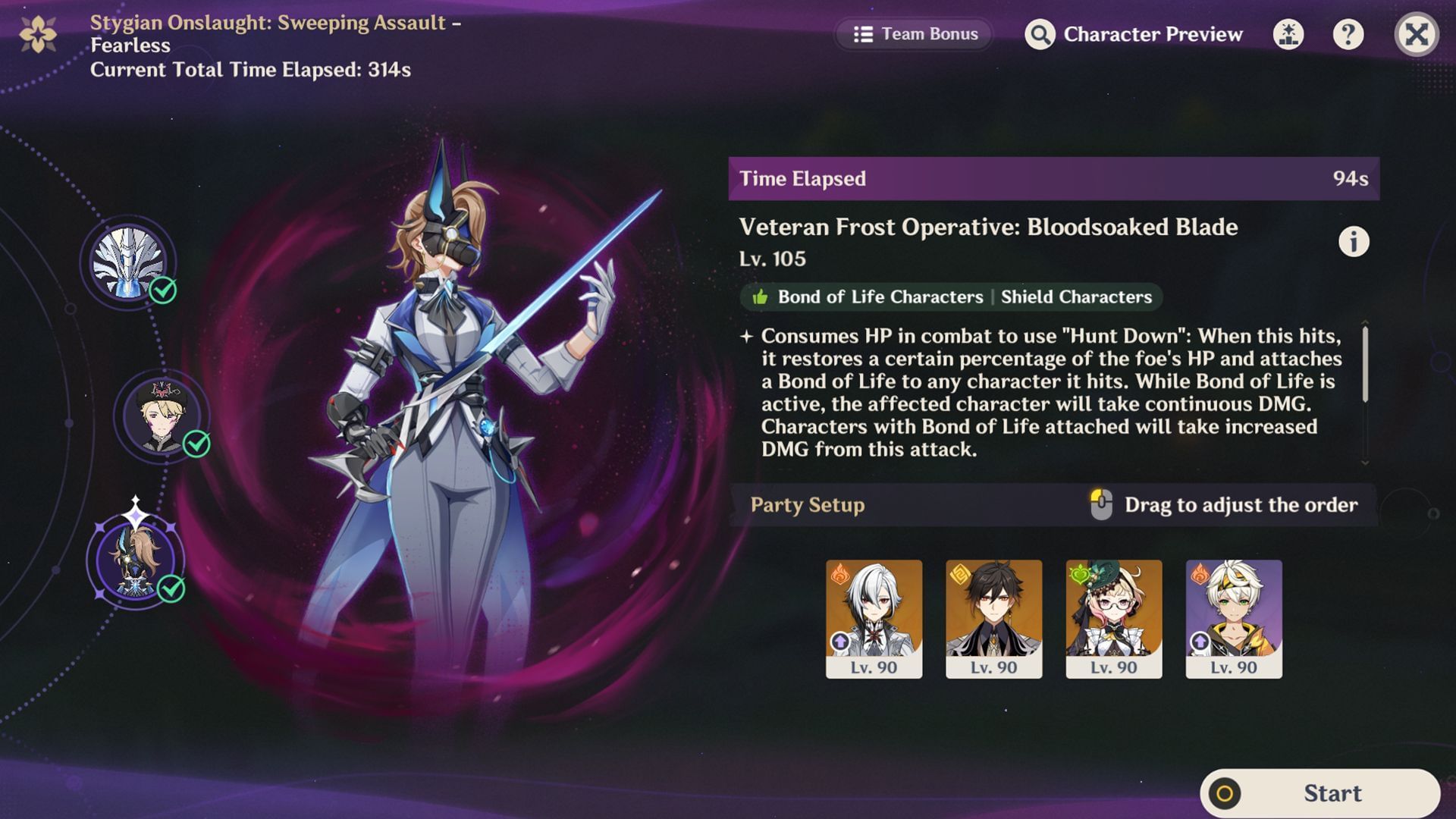Select the bespectacled character's party thumbnail
Viewport: 1456px width, 819px height.
1112,614
